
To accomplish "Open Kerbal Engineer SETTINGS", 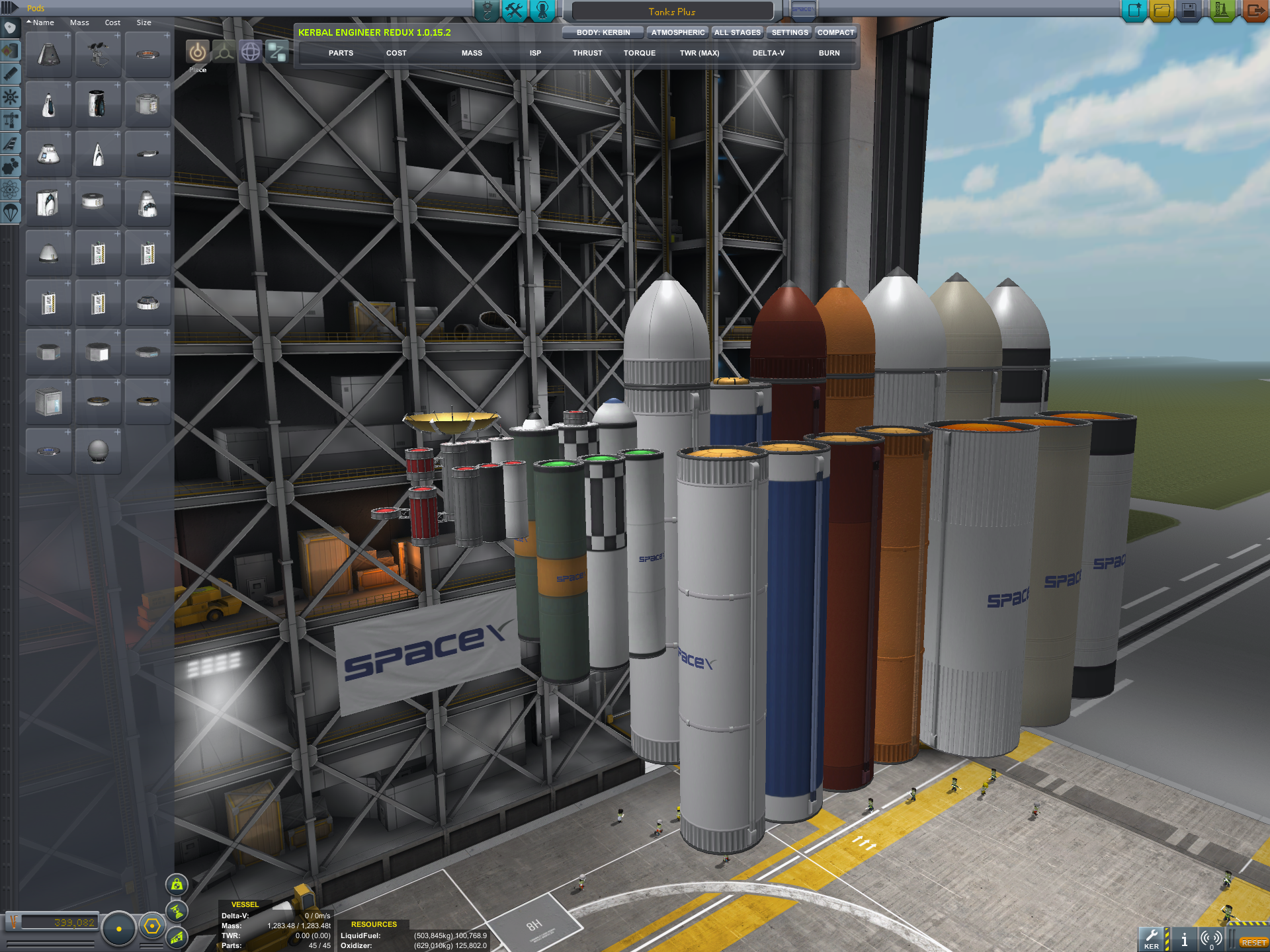I will [789, 32].
